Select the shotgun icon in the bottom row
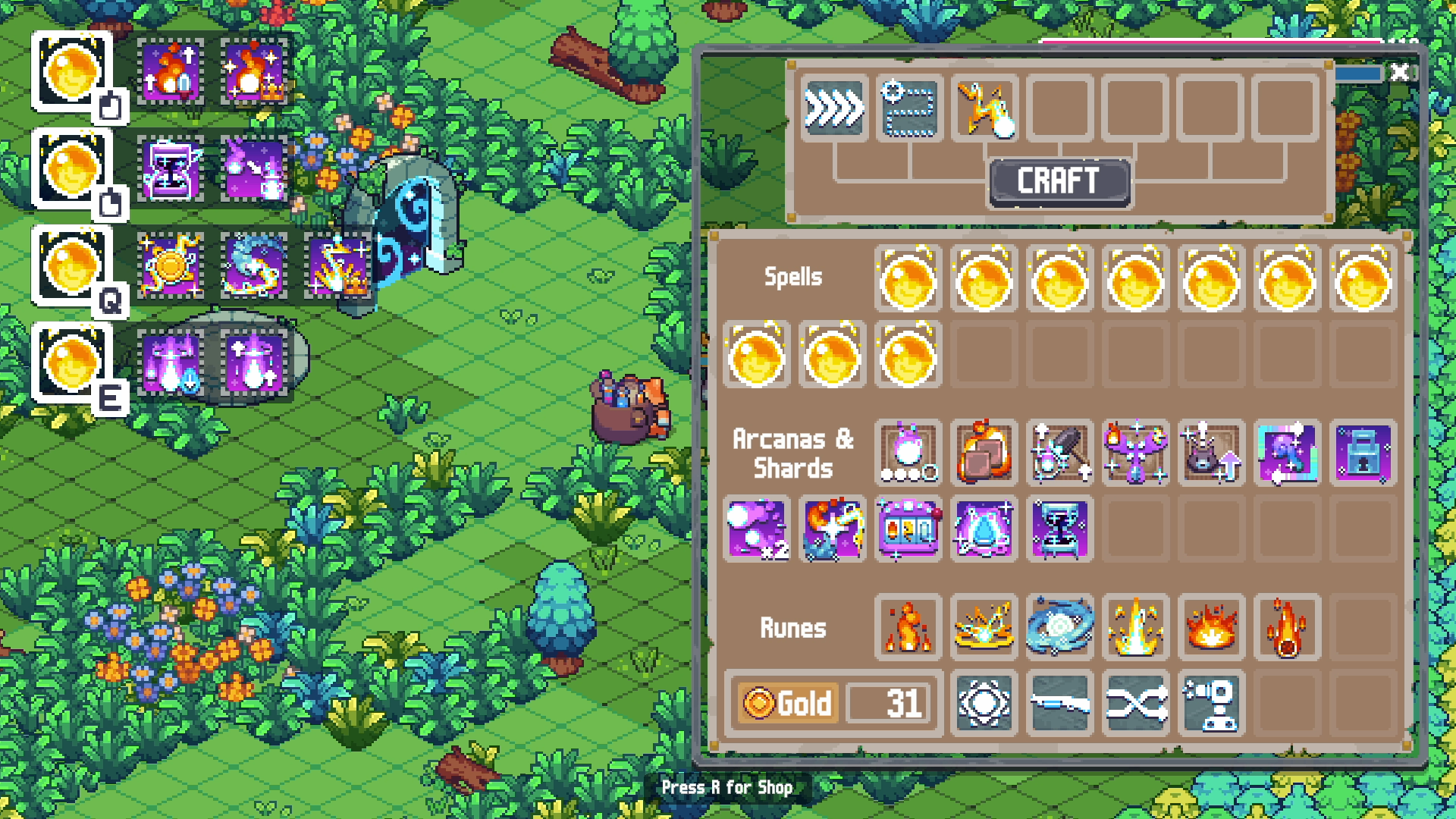The width and height of the screenshot is (1456, 819). [x=1059, y=705]
